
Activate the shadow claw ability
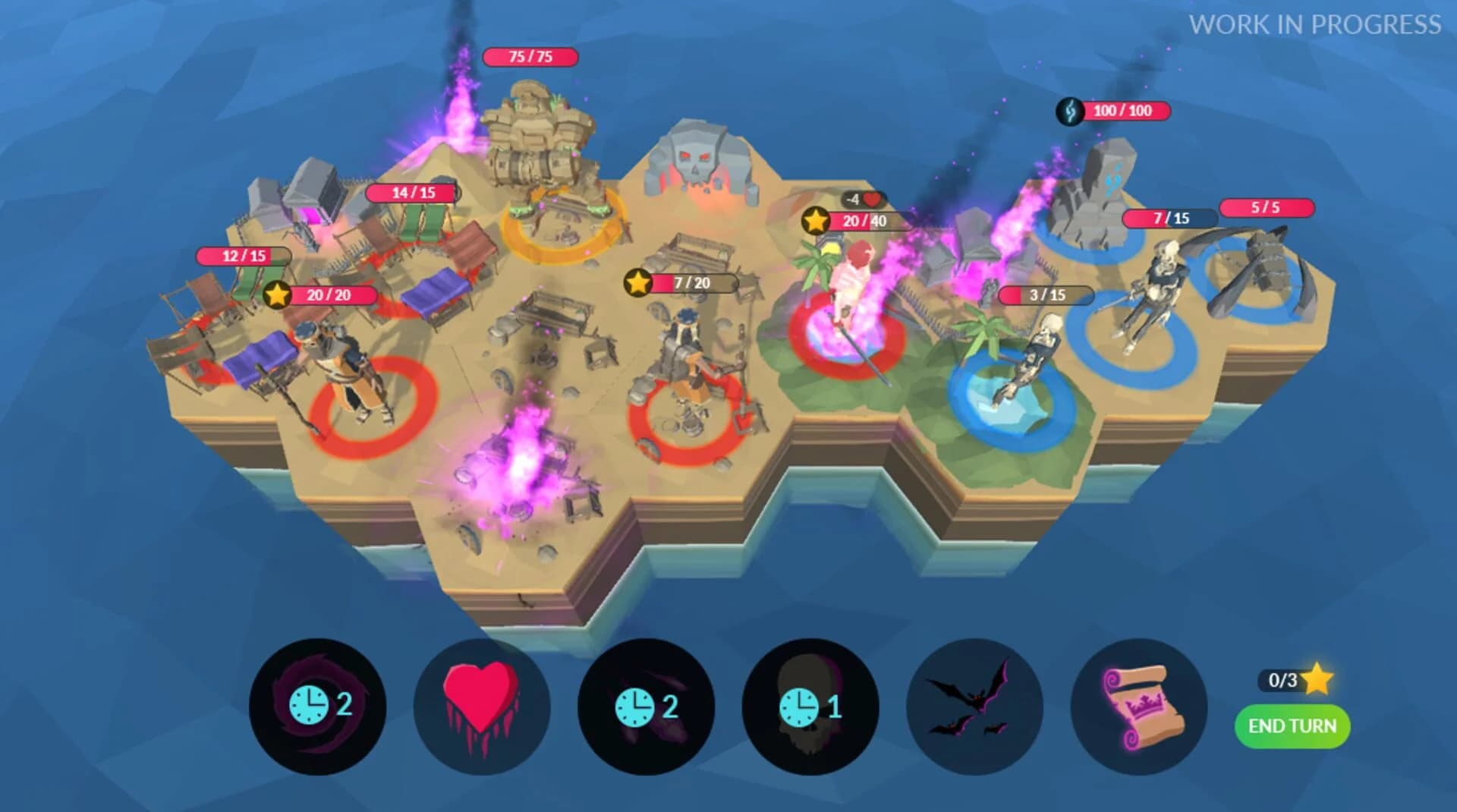(647, 707)
